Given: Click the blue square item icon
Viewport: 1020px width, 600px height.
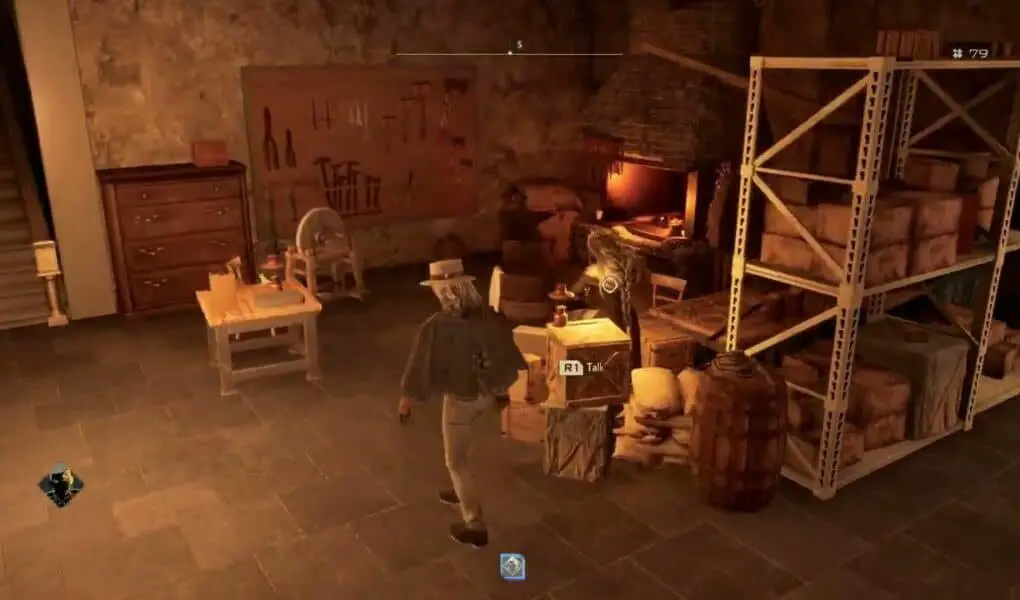Looking at the screenshot, I should 513,566.
